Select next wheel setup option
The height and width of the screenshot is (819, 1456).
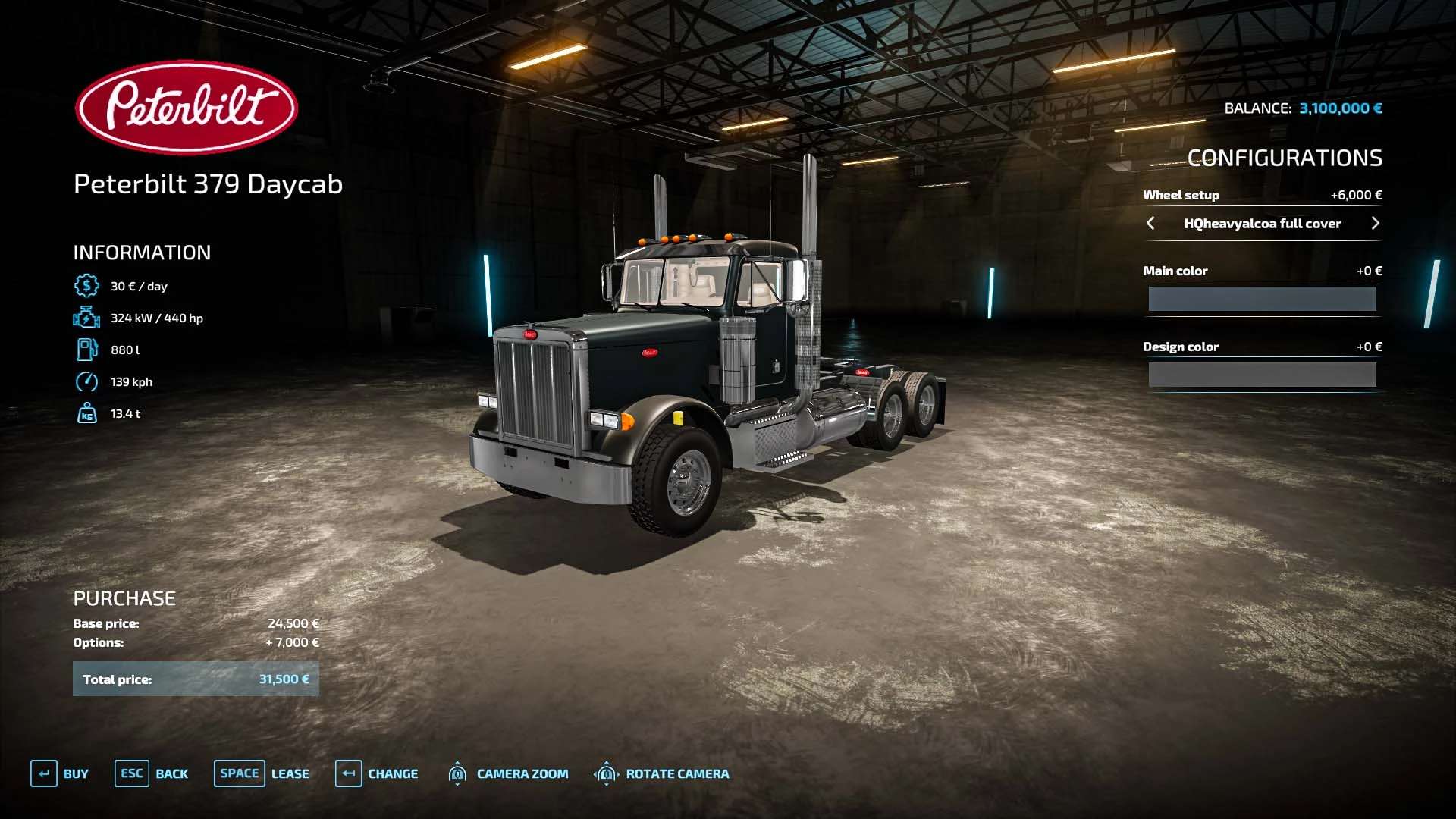click(x=1375, y=223)
